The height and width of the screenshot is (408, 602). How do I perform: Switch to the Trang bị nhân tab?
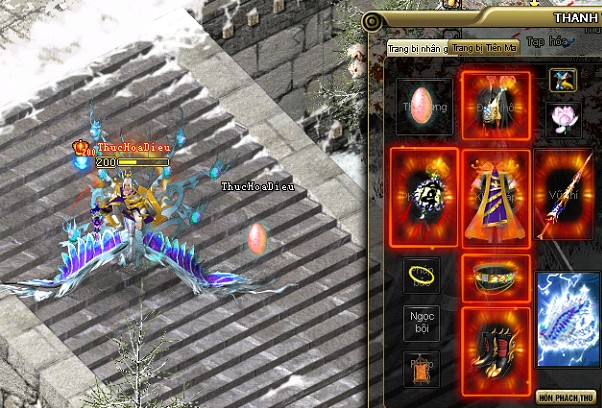[x=417, y=47]
